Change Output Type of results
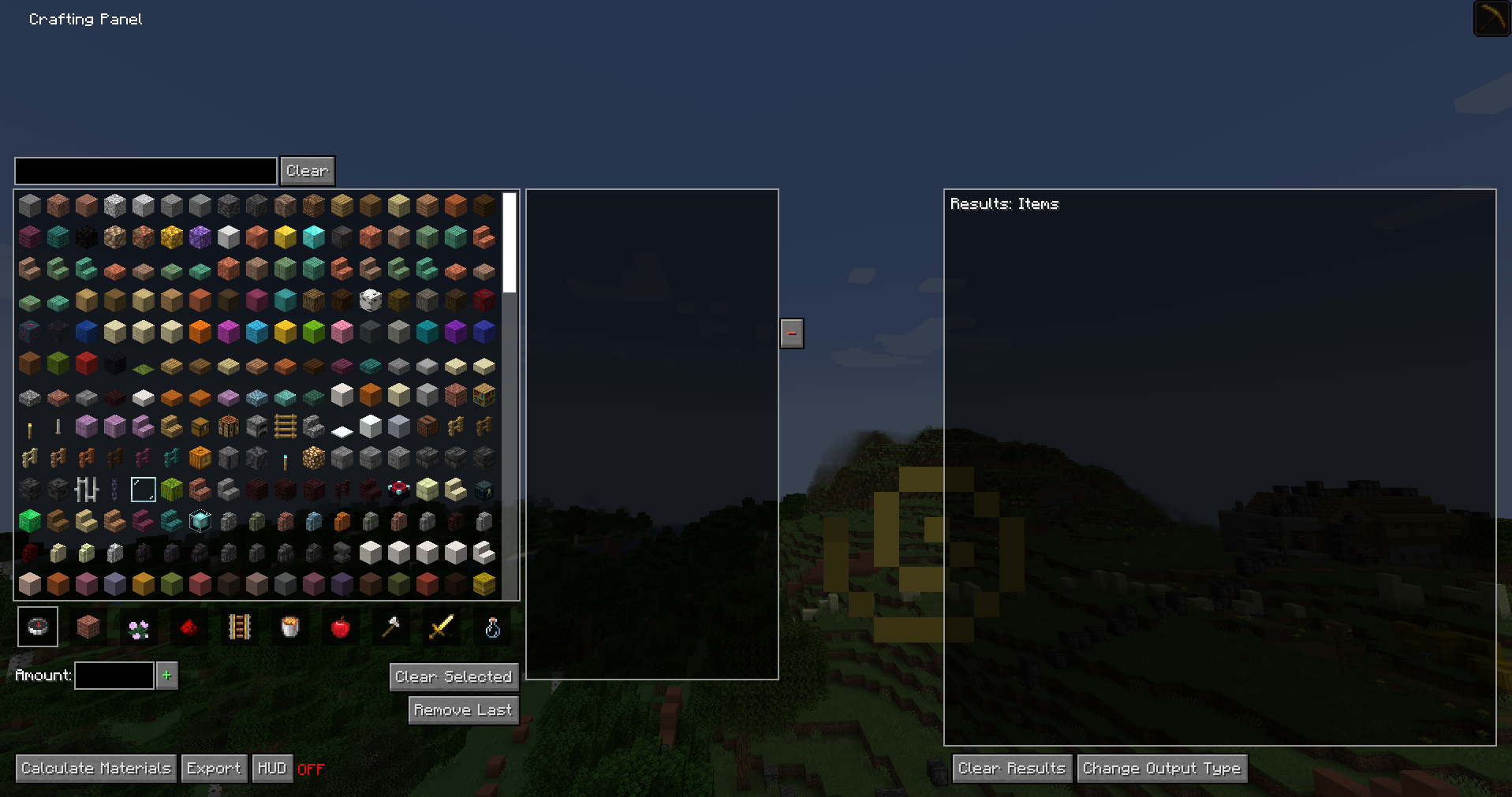This screenshot has height=797, width=1512. click(x=1161, y=768)
